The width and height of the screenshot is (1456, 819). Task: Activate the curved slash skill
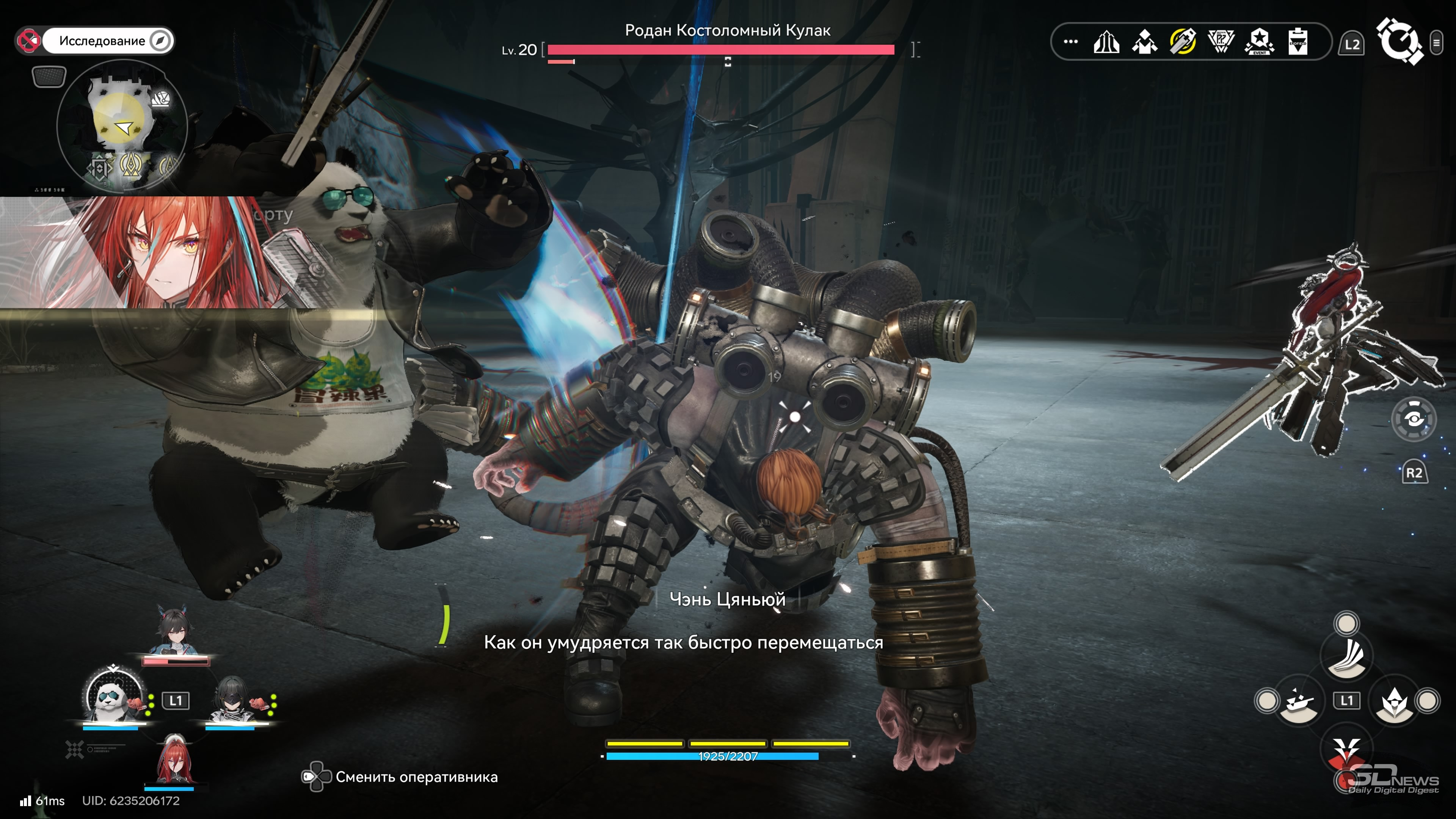tap(1348, 656)
